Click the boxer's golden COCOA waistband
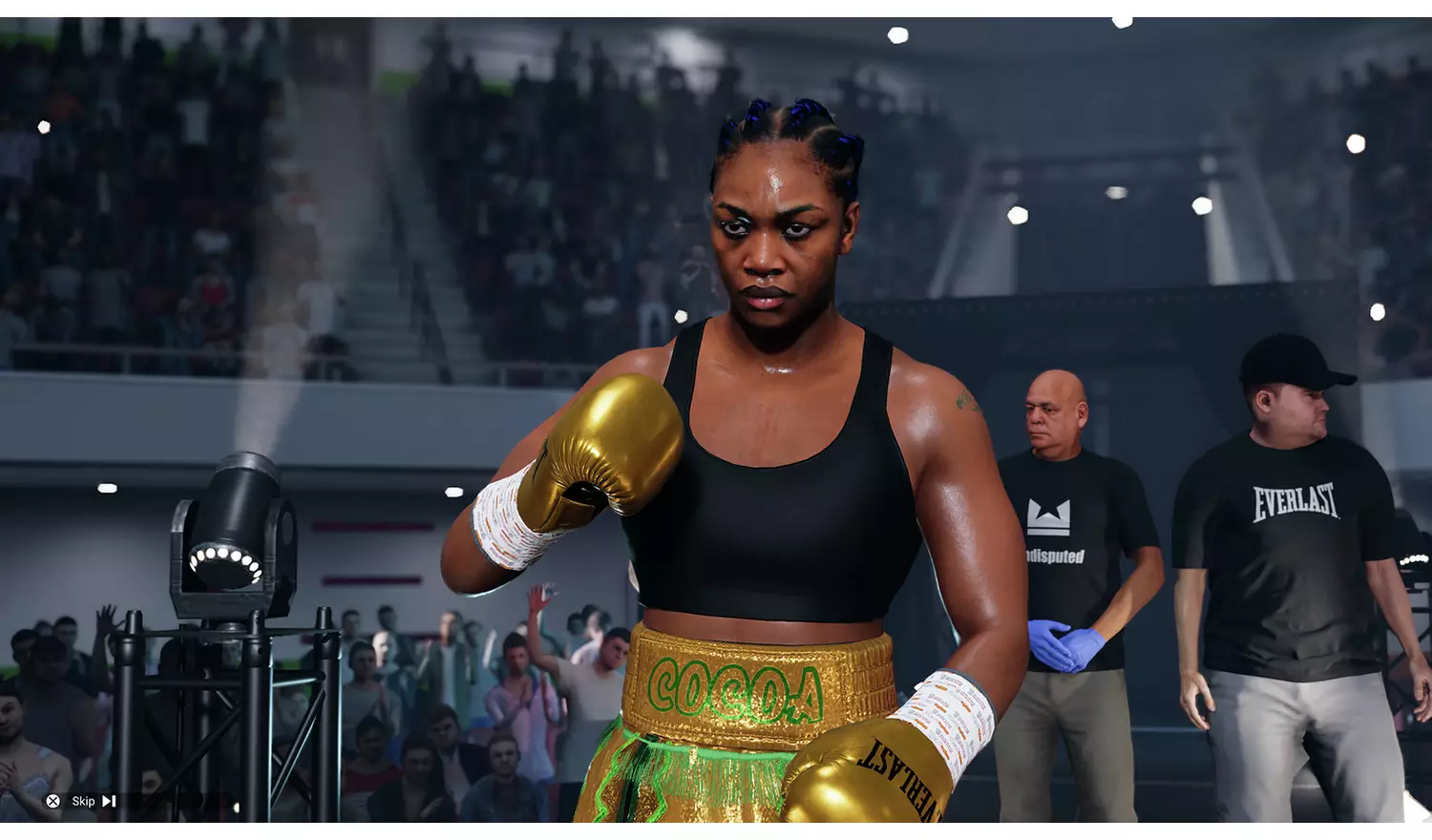Image resolution: width=1432 pixels, height=840 pixels. pyautogui.click(x=735, y=689)
